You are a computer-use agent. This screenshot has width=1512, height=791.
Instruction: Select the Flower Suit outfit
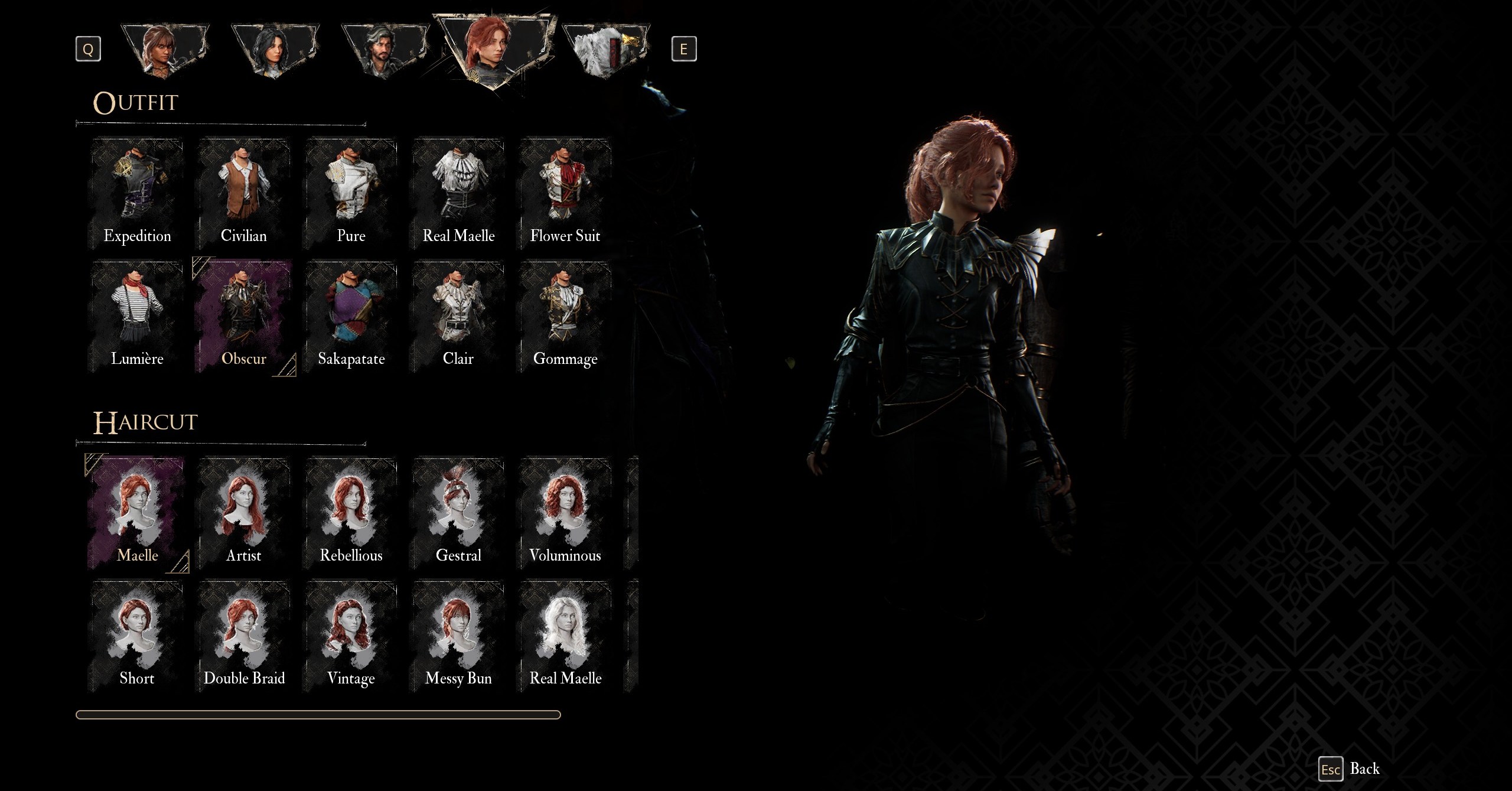click(565, 194)
